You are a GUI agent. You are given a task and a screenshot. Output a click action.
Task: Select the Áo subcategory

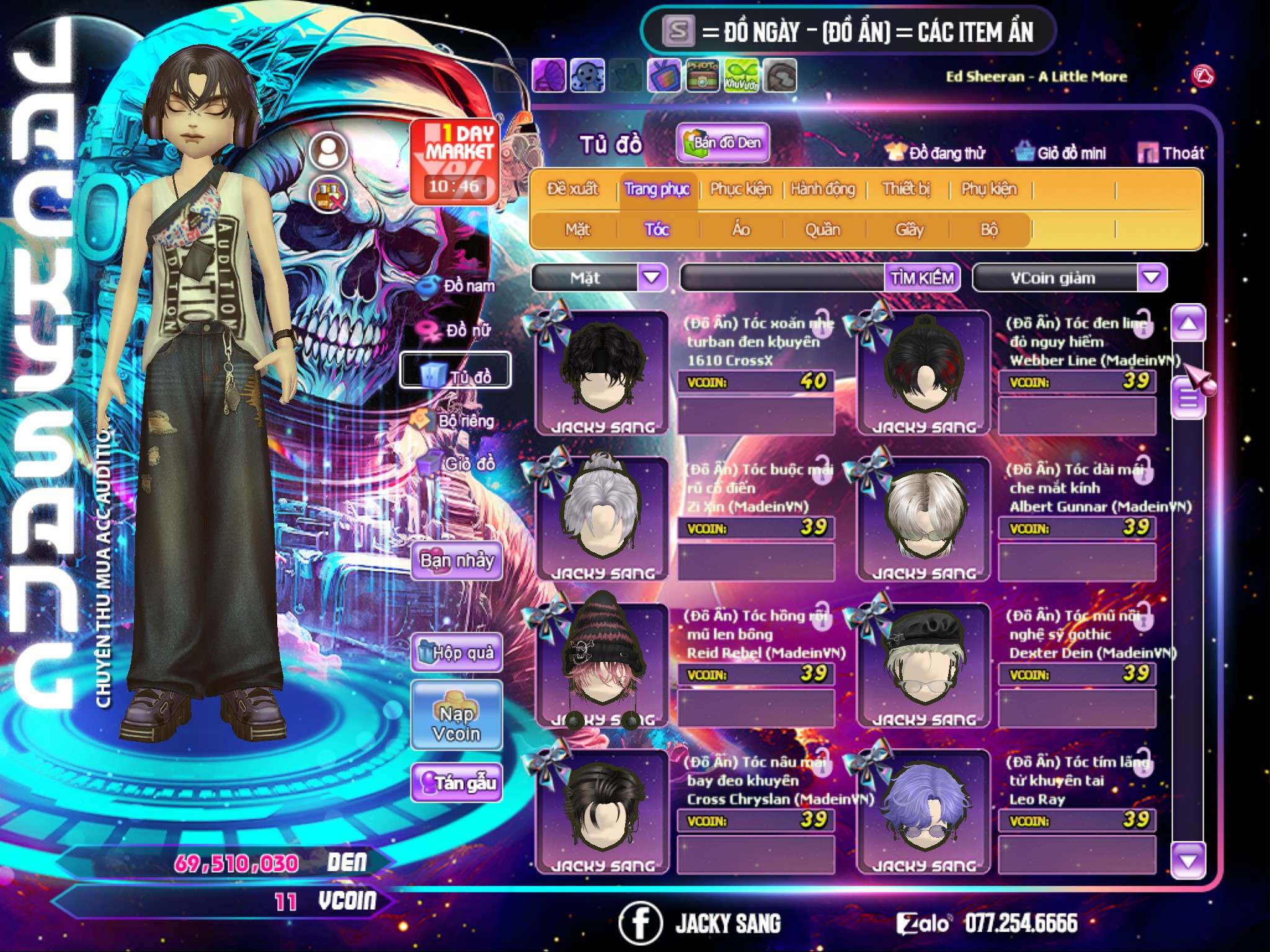(x=741, y=230)
